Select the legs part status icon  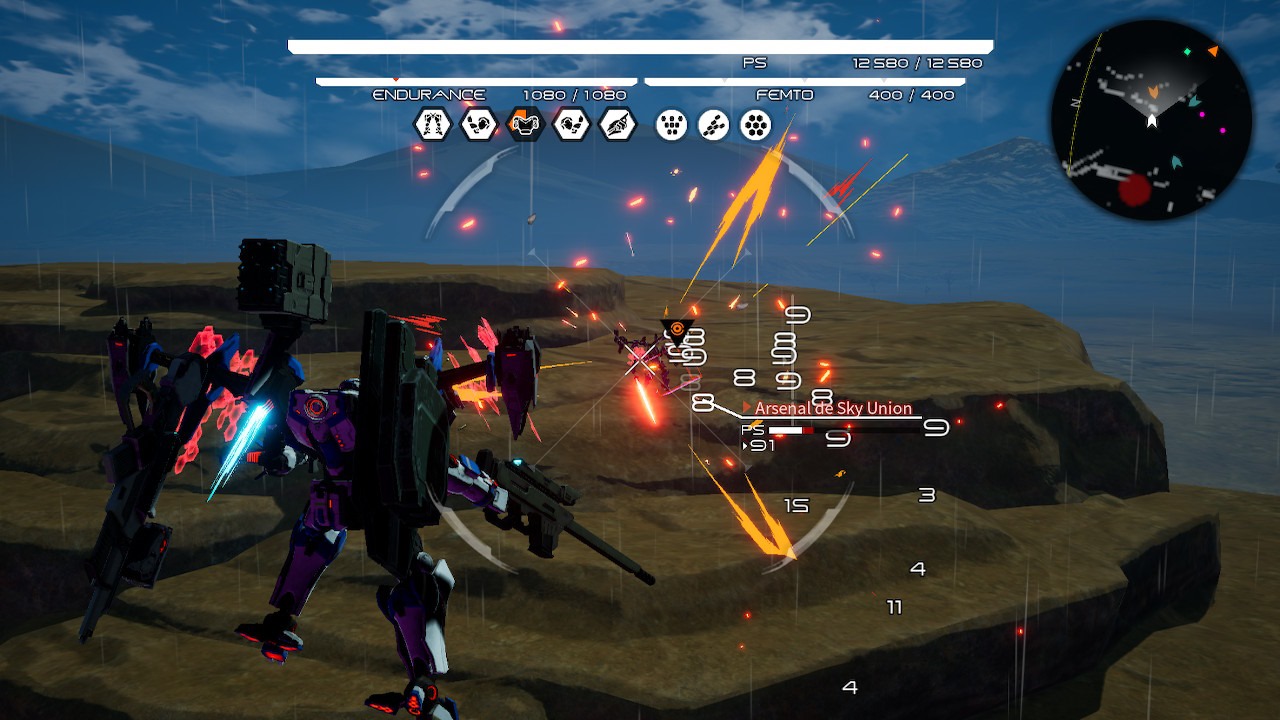(433, 125)
